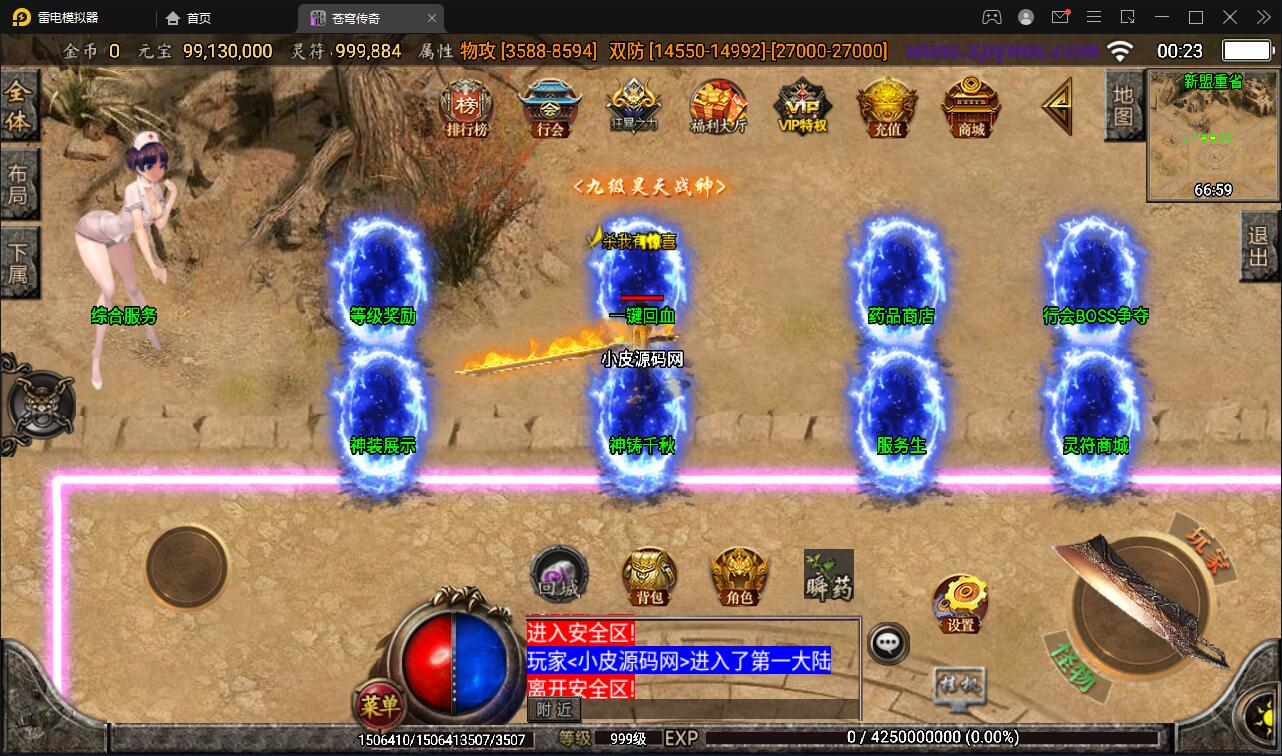
Task: Open VIP特权 privileges
Action: [802, 107]
